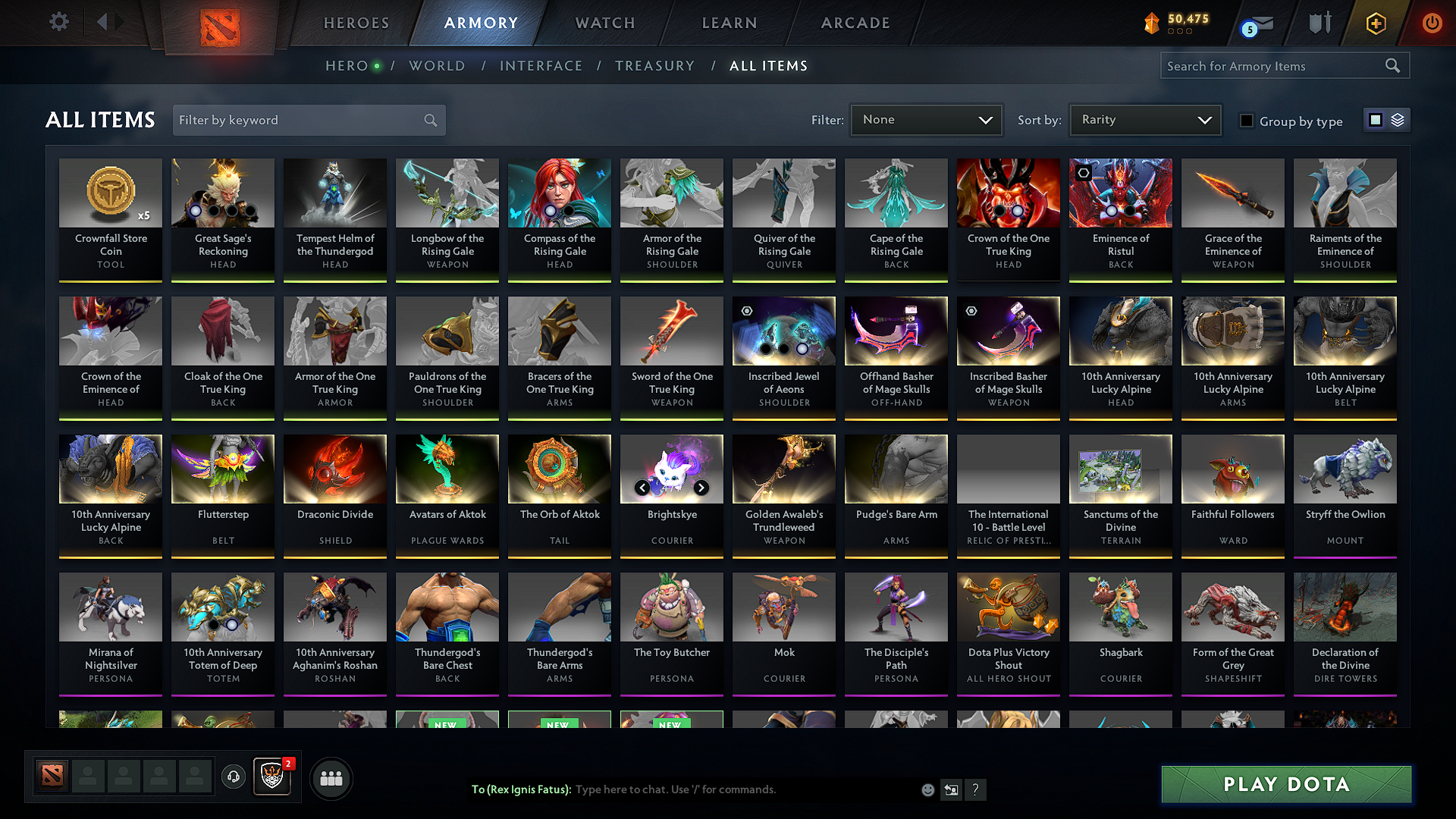Click the power exit icon

click(x=1432, y=24)
